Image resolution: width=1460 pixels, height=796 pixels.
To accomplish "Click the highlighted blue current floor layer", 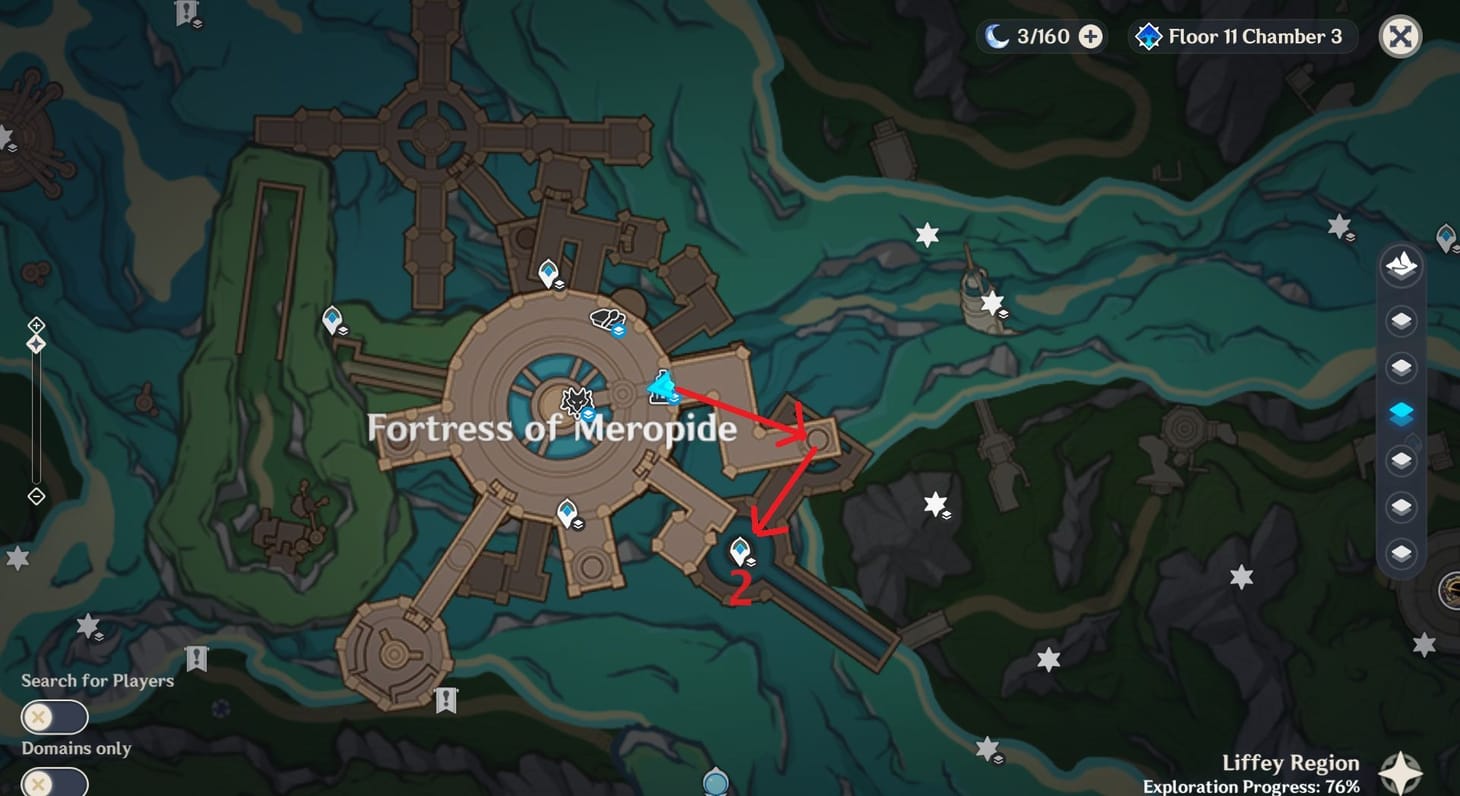I will click(x=1400, y=411).
